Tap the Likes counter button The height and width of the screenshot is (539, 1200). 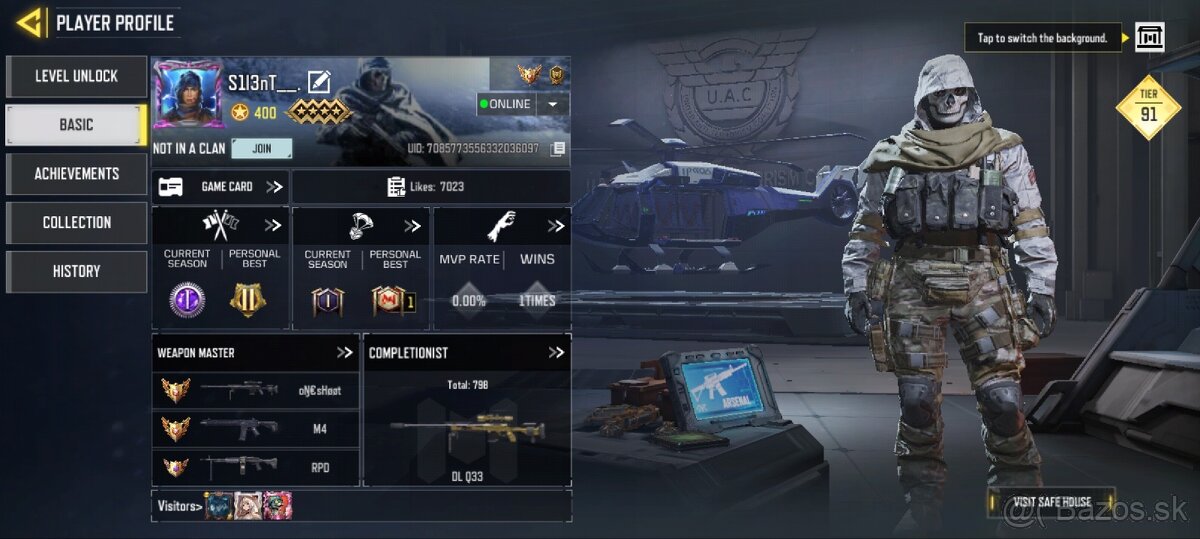pyautogui.click(x=430, y=187)
